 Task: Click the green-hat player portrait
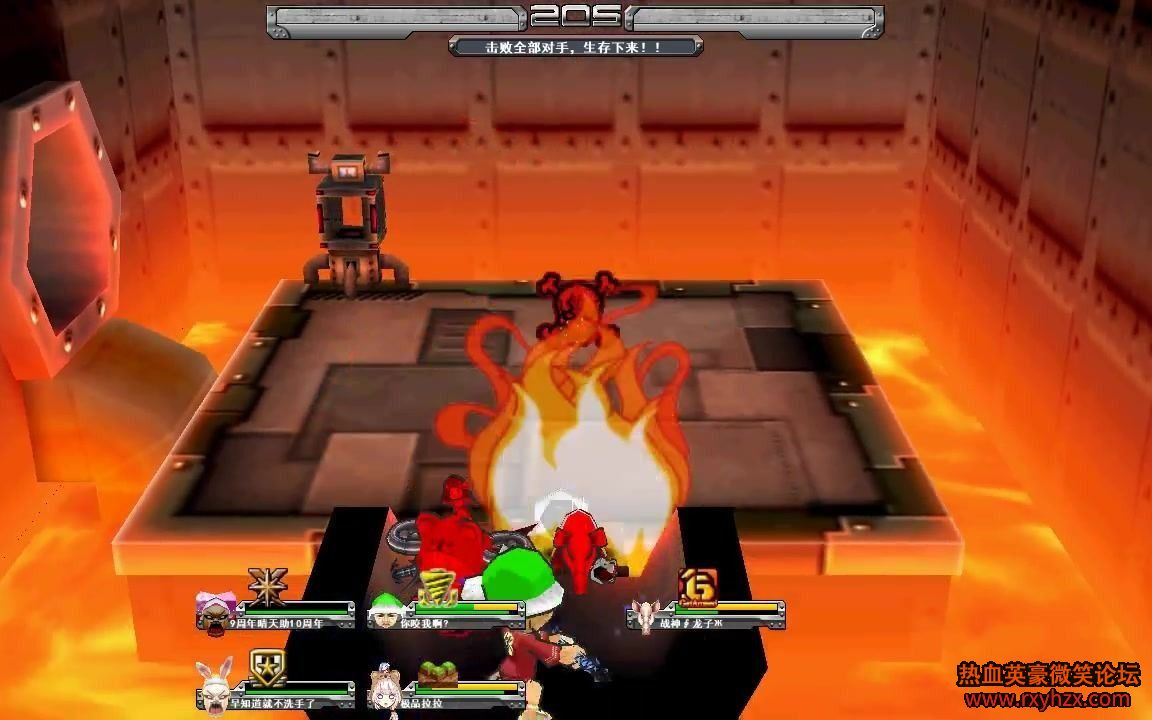pyautogui.click(x=387, y=609)
